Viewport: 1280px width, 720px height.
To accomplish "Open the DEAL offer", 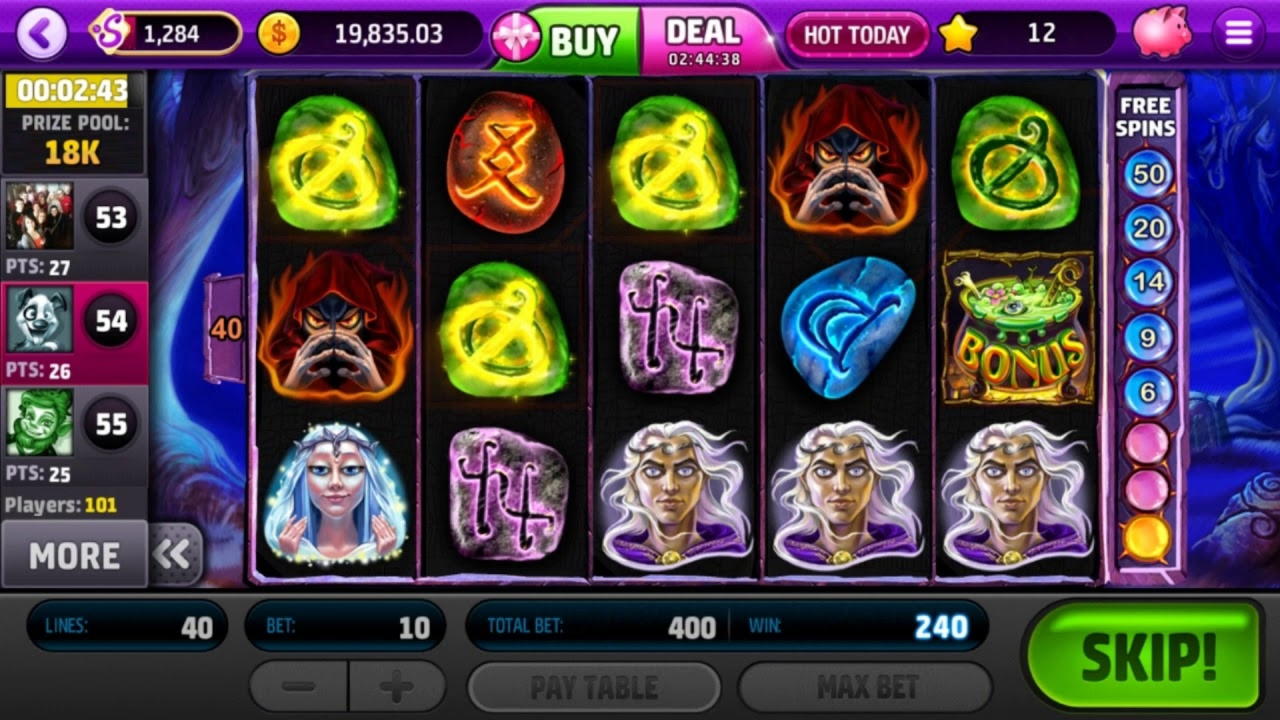I will point(703,40).
